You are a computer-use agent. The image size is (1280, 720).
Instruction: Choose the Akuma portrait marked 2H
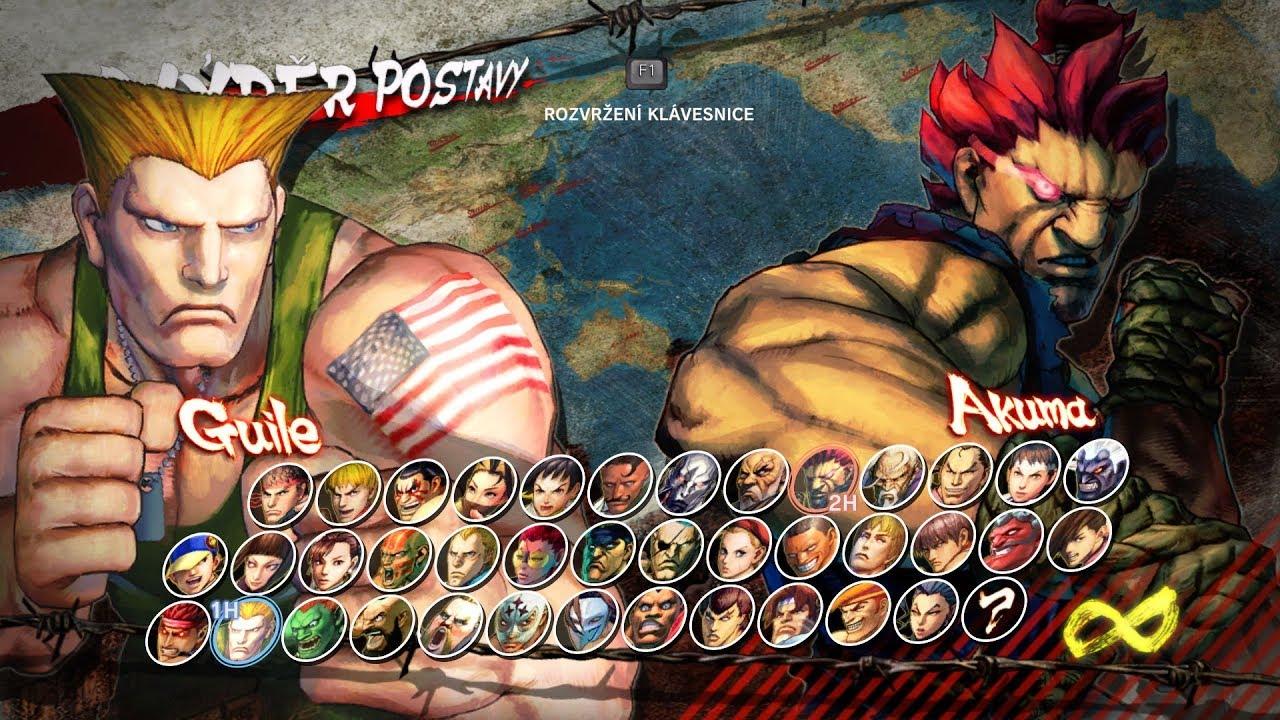pos(824,478)
